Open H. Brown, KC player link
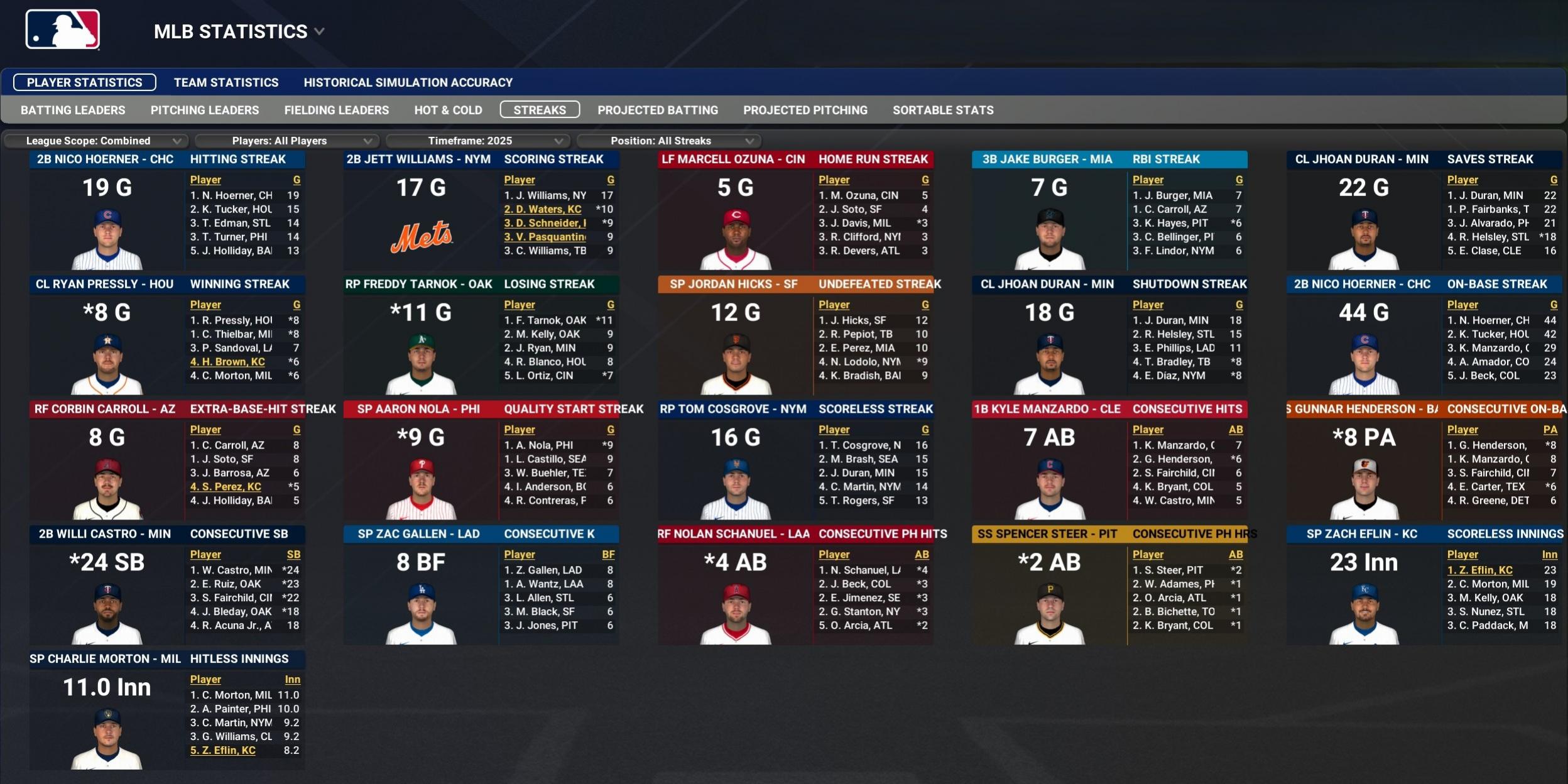Image resolution: width=1568 pixels, height=784 pixels. coord(227,362)
